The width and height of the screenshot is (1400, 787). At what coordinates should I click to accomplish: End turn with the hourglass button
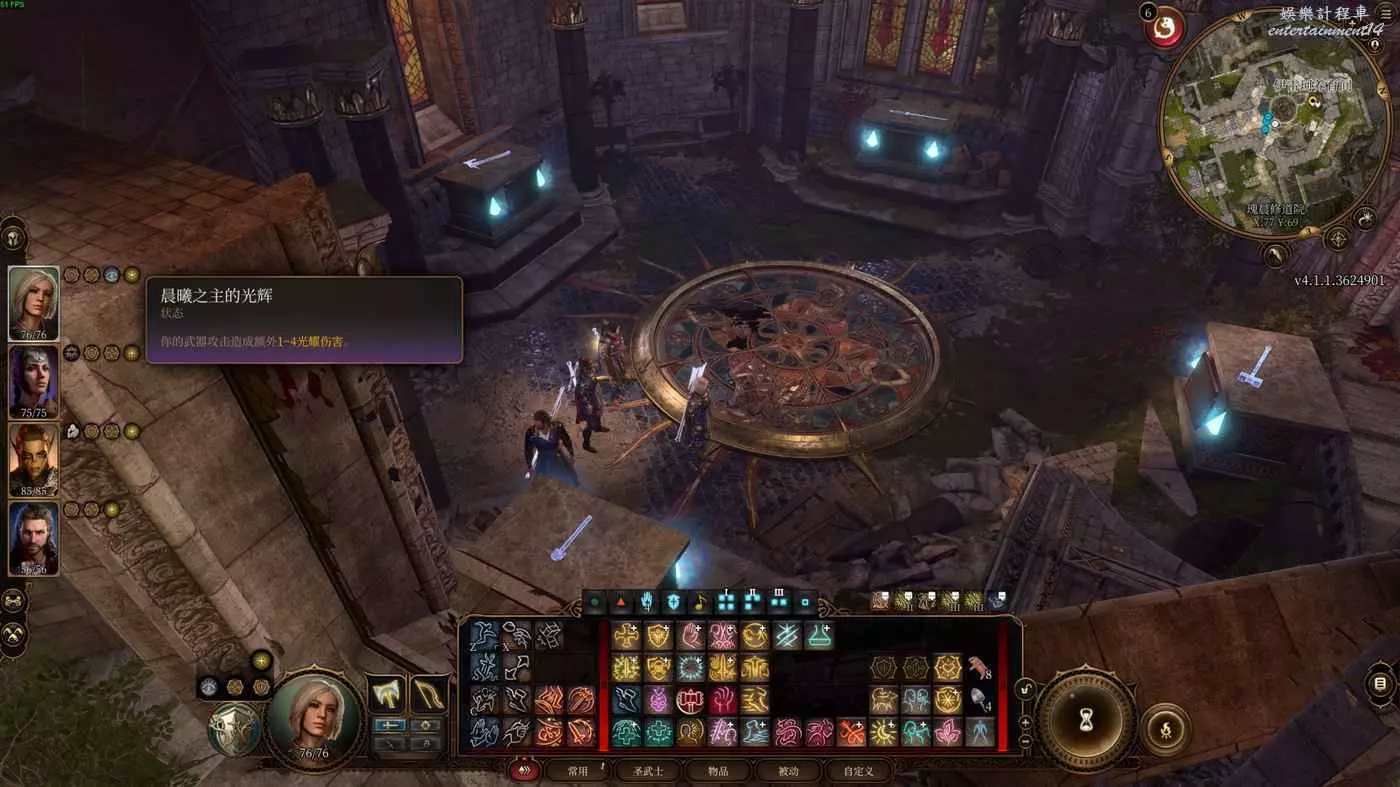pyautogui.click(x=1085, y=718)
